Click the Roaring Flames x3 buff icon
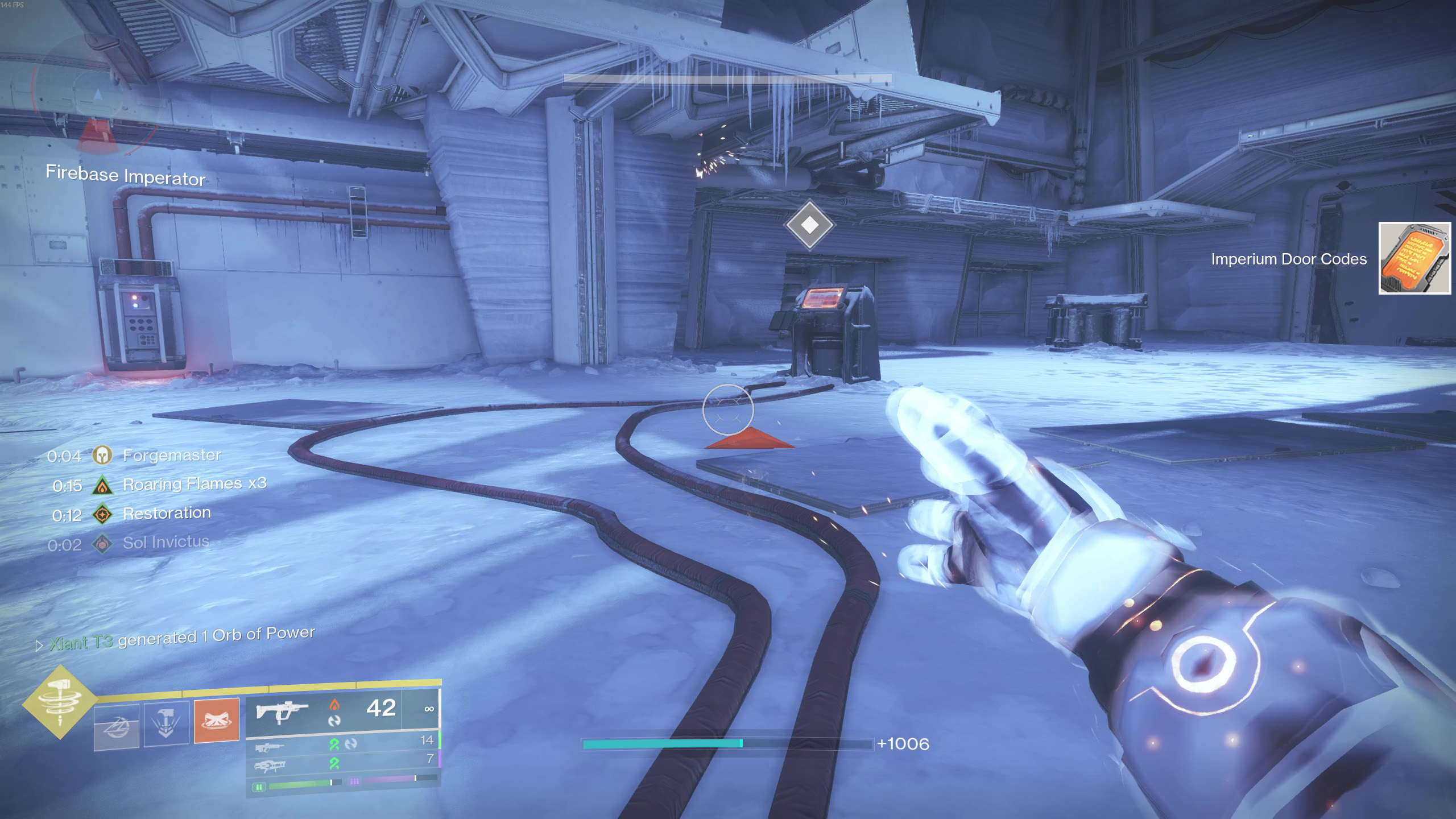 click(x=102, y=485)
